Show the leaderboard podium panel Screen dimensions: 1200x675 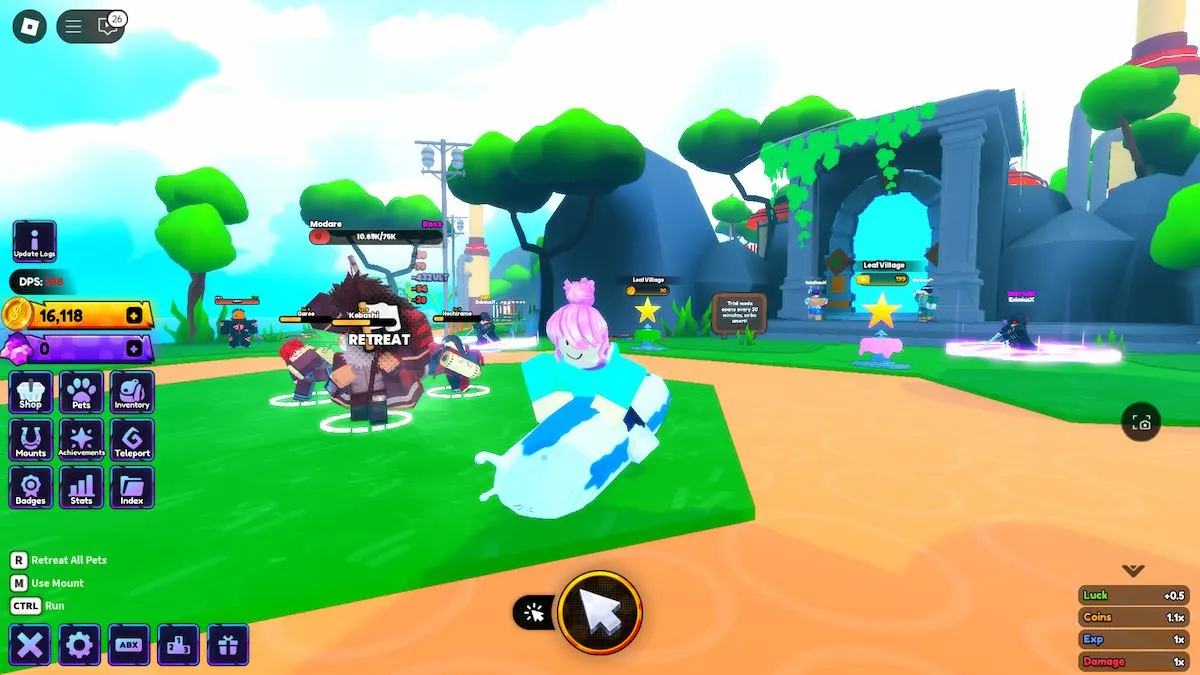pyautogui.click(x=178, y=645)
